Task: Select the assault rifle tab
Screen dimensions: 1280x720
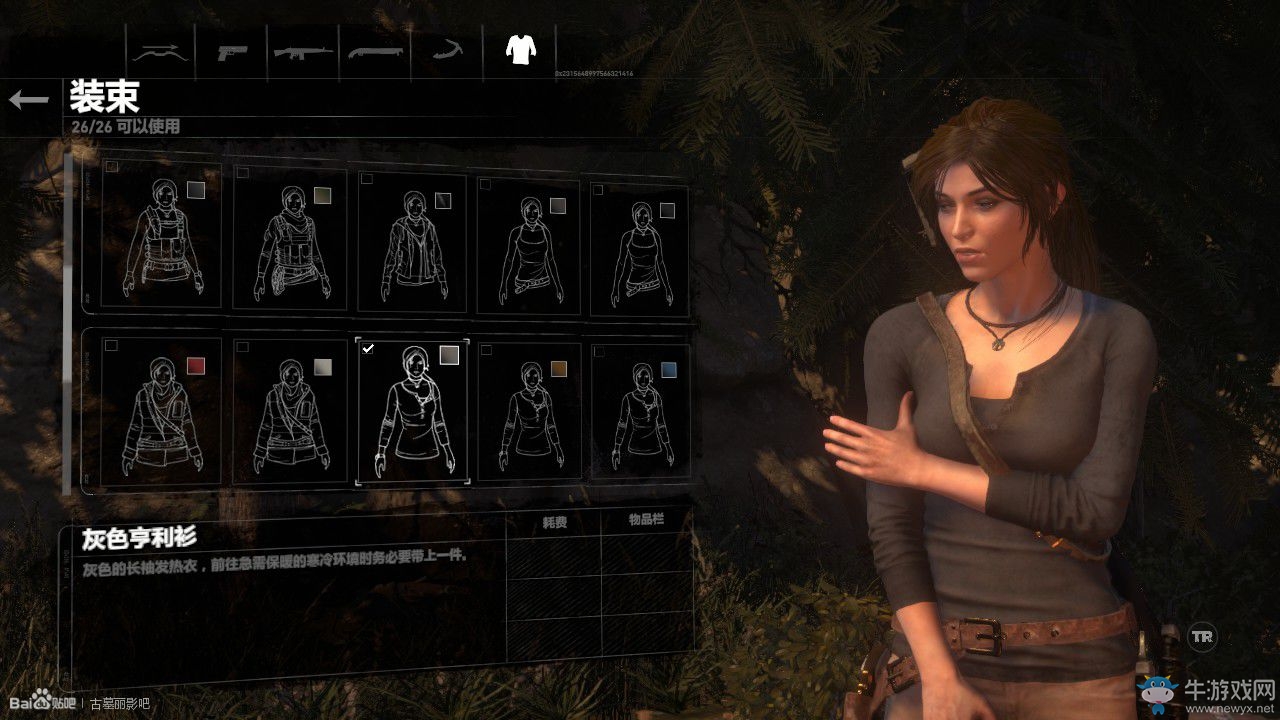Action: (x=304, y=51)
